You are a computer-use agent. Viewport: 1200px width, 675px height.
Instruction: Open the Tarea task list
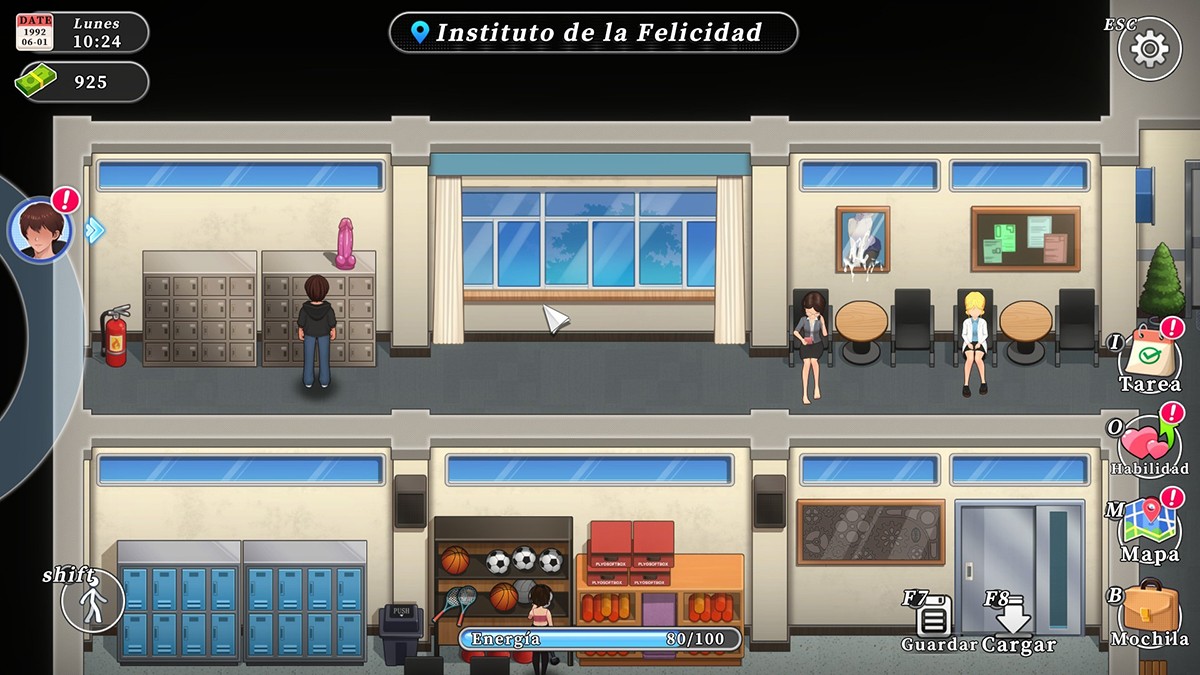pyautogui.click(x=1149, y=357)
